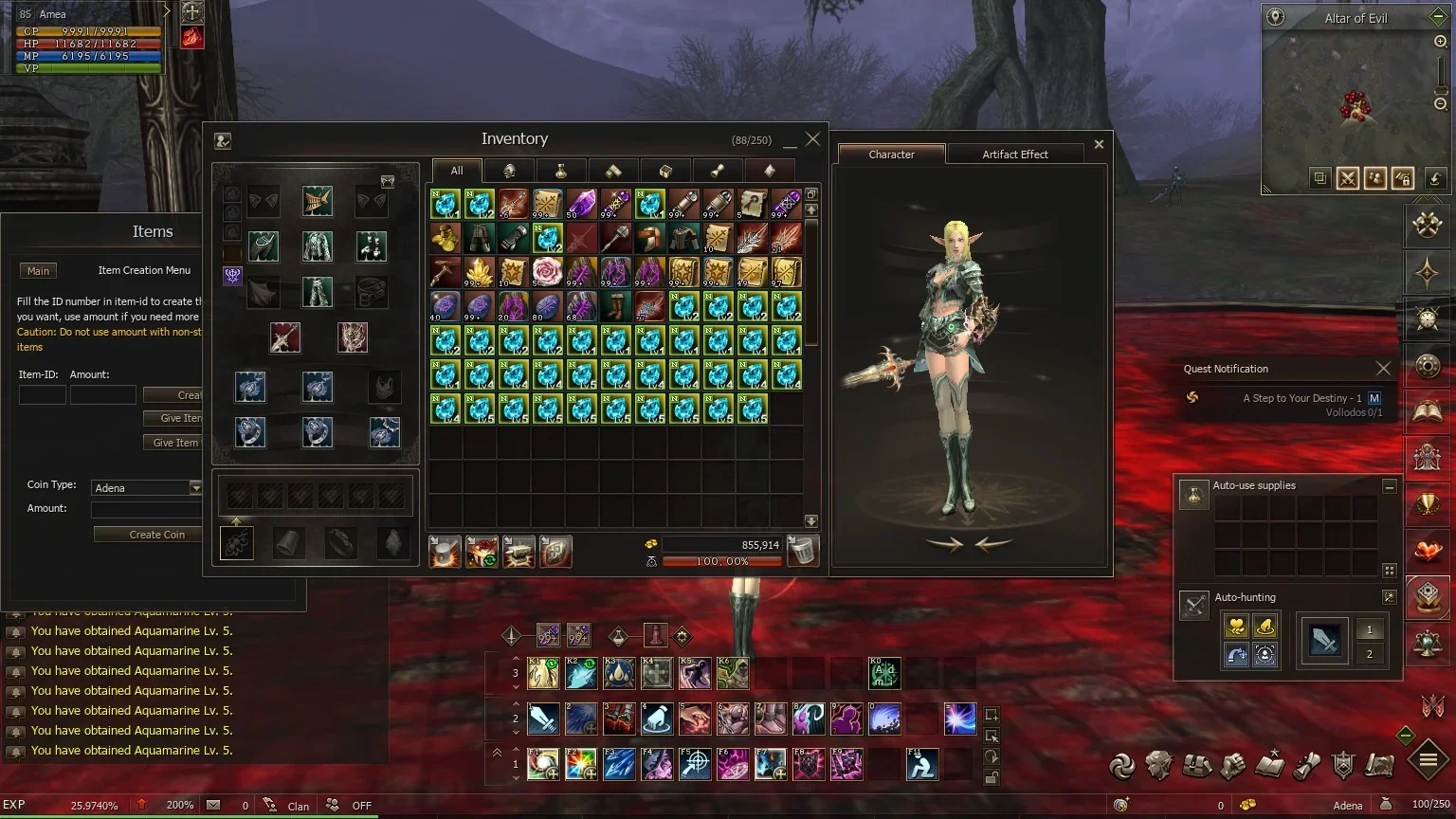Zoom in on the minimap
This screenshot has width=1456, height=819.
click(1440, 42)
